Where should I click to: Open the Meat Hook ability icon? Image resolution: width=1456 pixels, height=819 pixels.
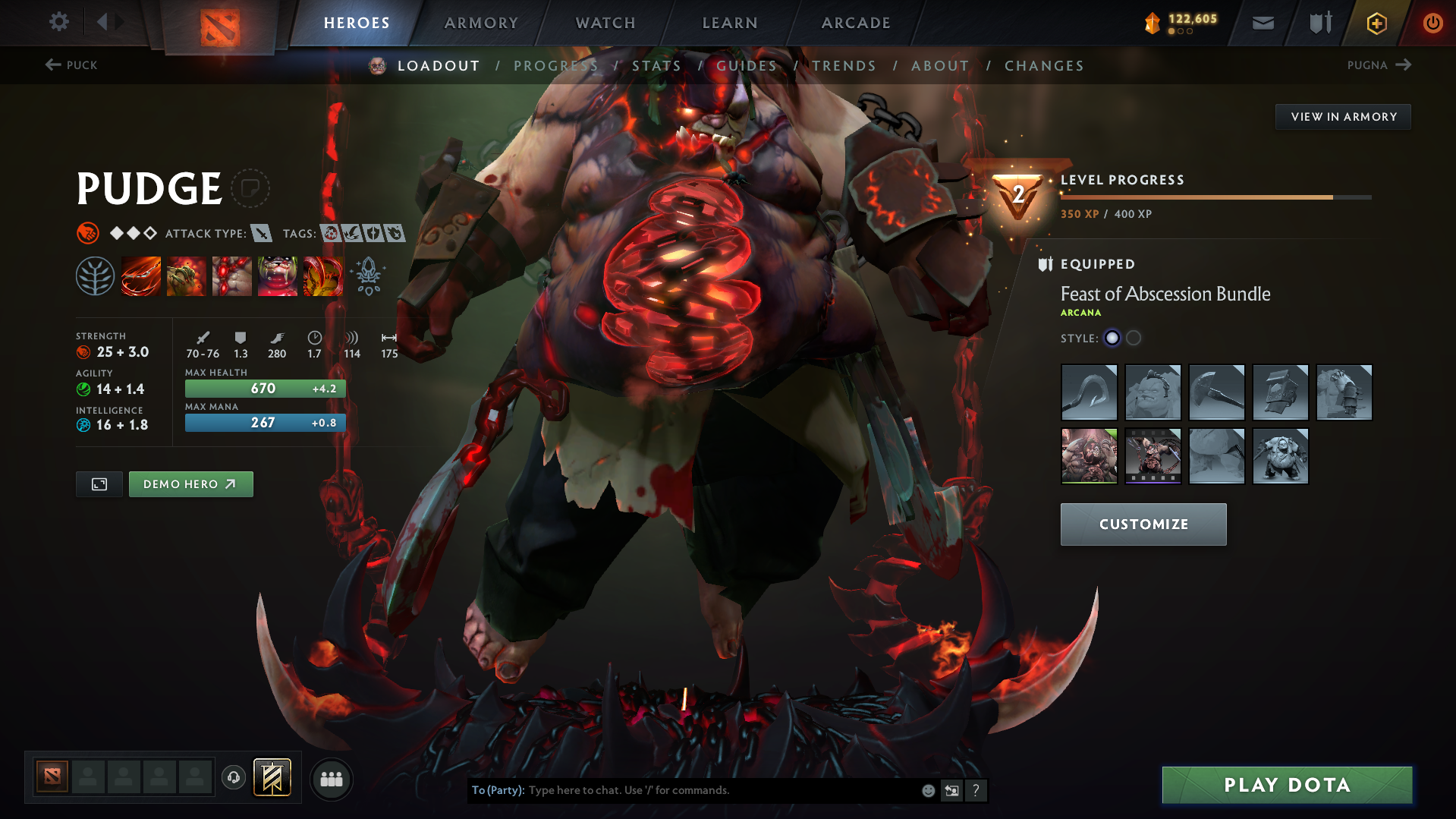click(141, 276)
